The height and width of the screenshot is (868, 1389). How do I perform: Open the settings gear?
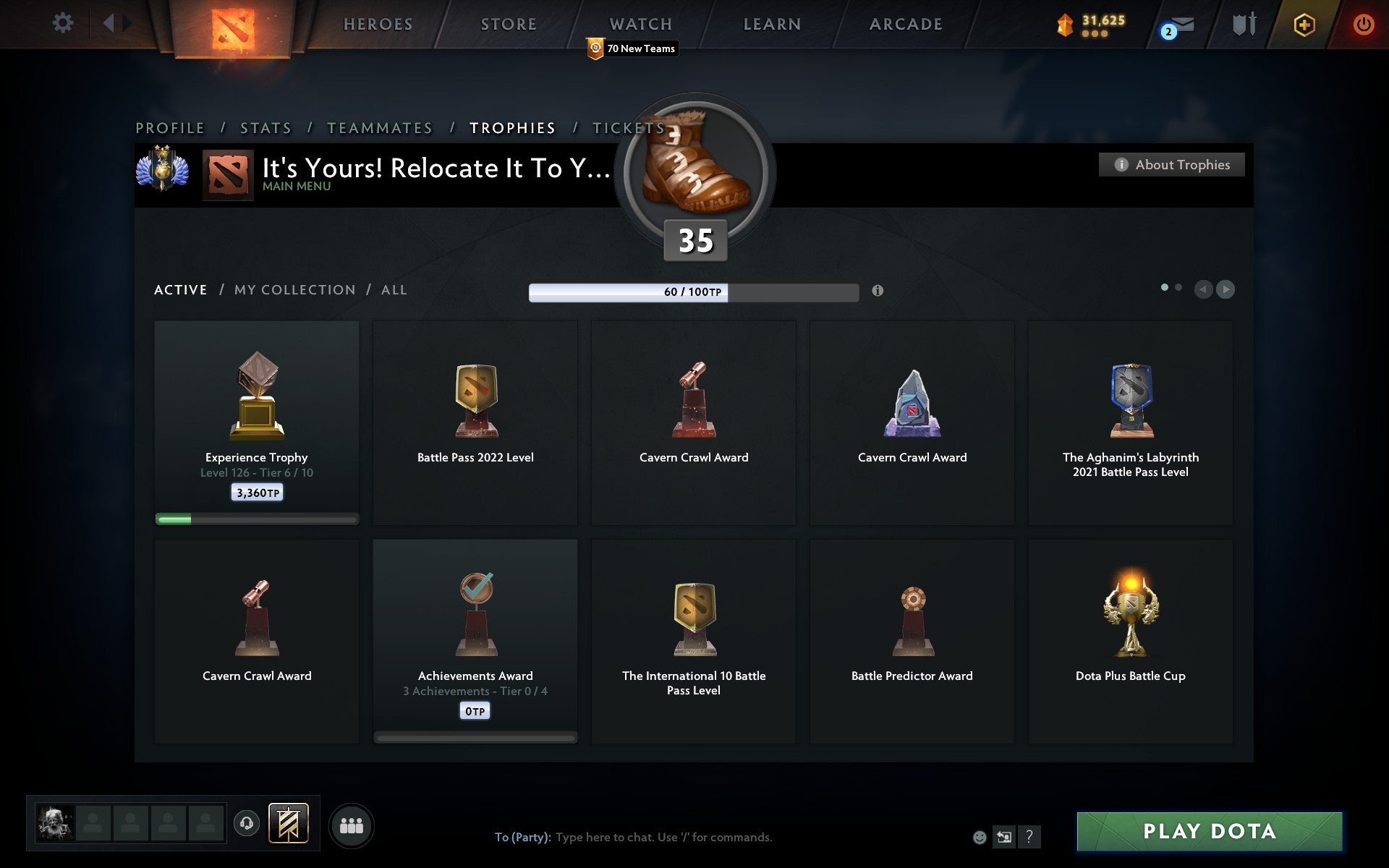coord(64,22)
